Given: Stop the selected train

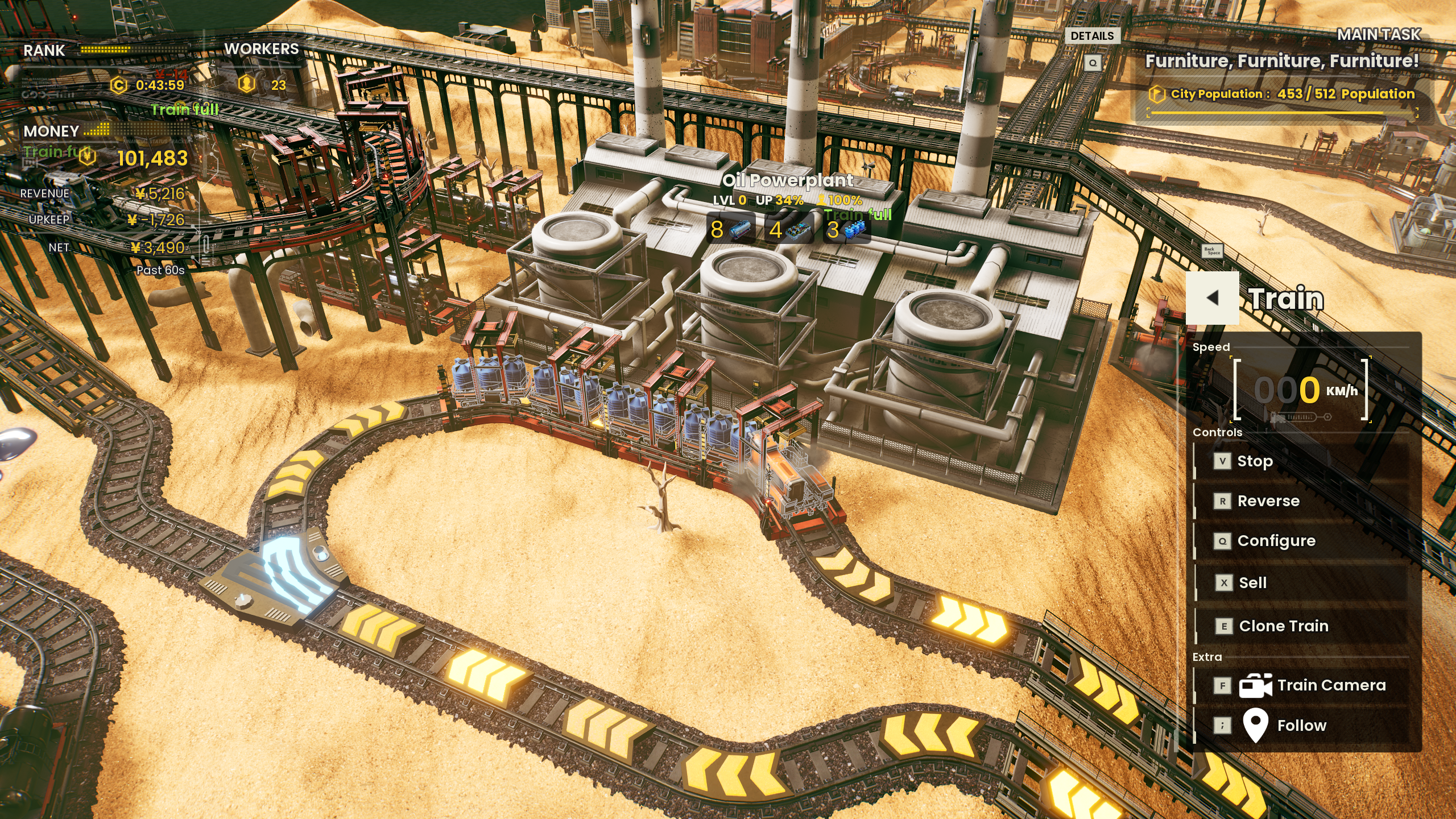Looking at the screenshot, I should tap(1254, 461).
